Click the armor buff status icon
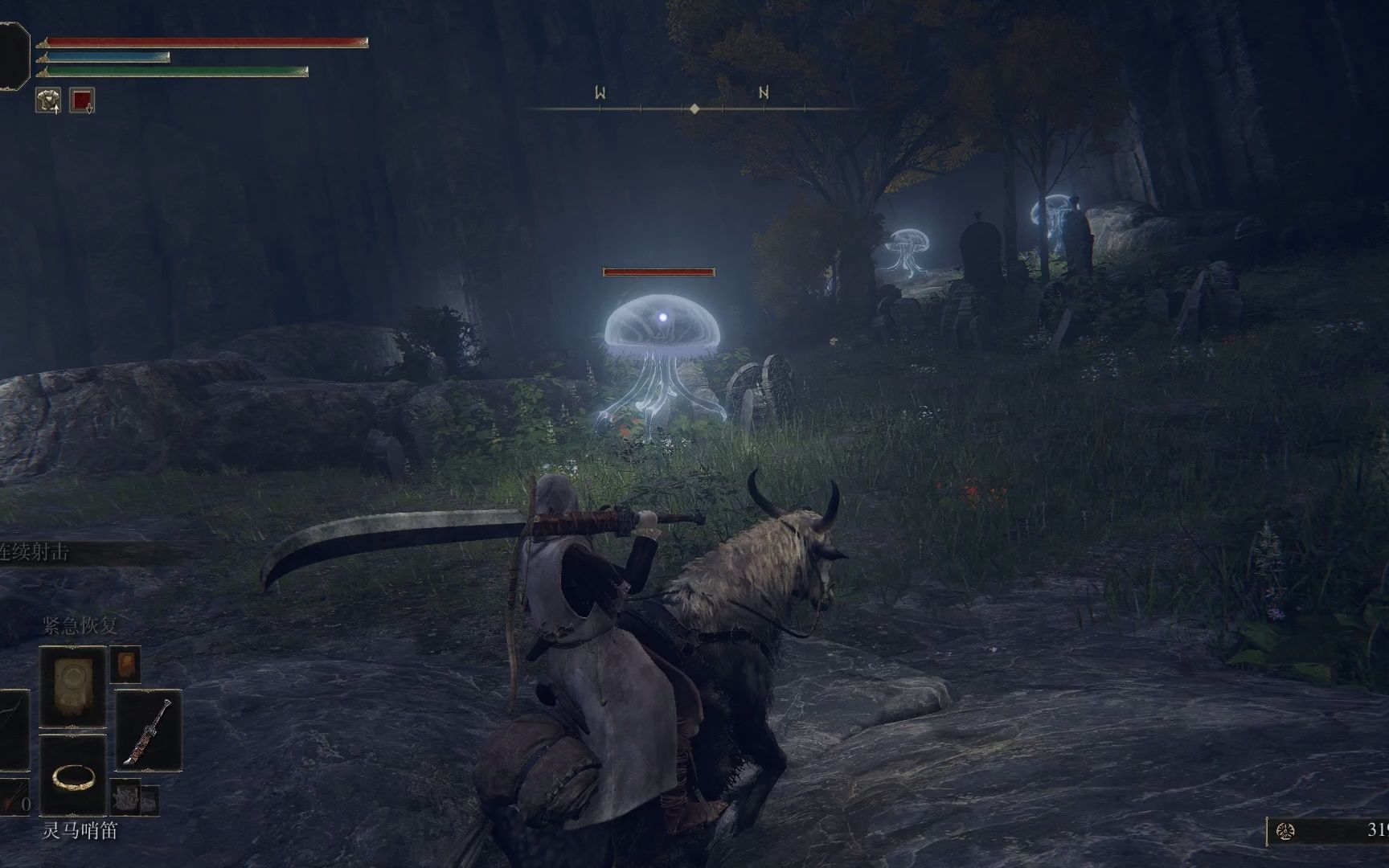Image resolution: width=1389 pixels, height=868 pixels. click(x=48, y=100)
